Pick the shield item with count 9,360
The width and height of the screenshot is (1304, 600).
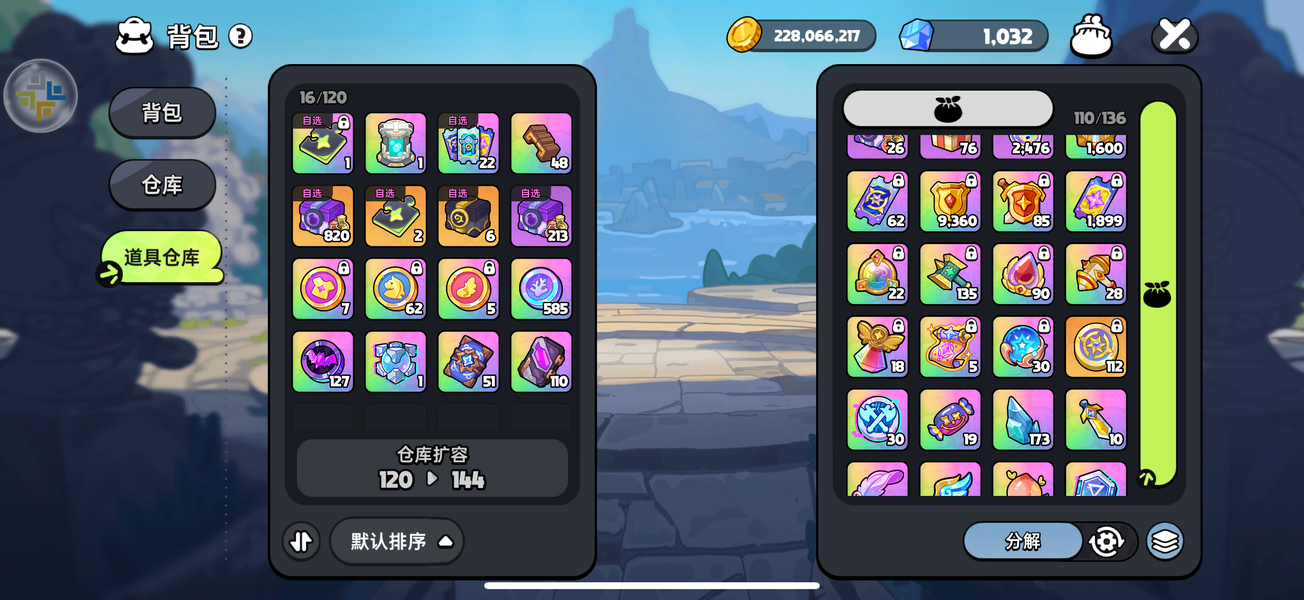coord(950,201)
